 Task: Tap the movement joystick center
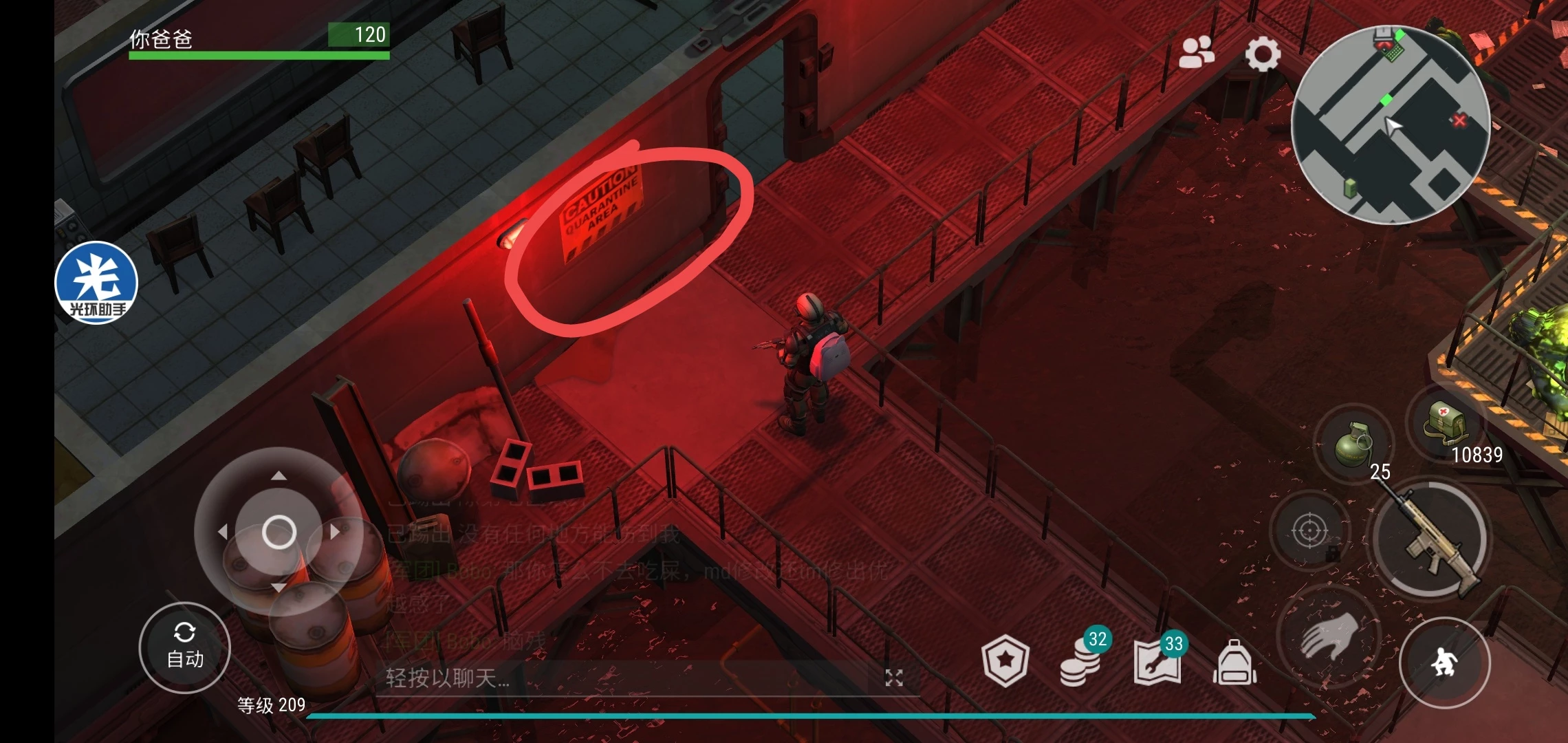click(x=279, y=532)
